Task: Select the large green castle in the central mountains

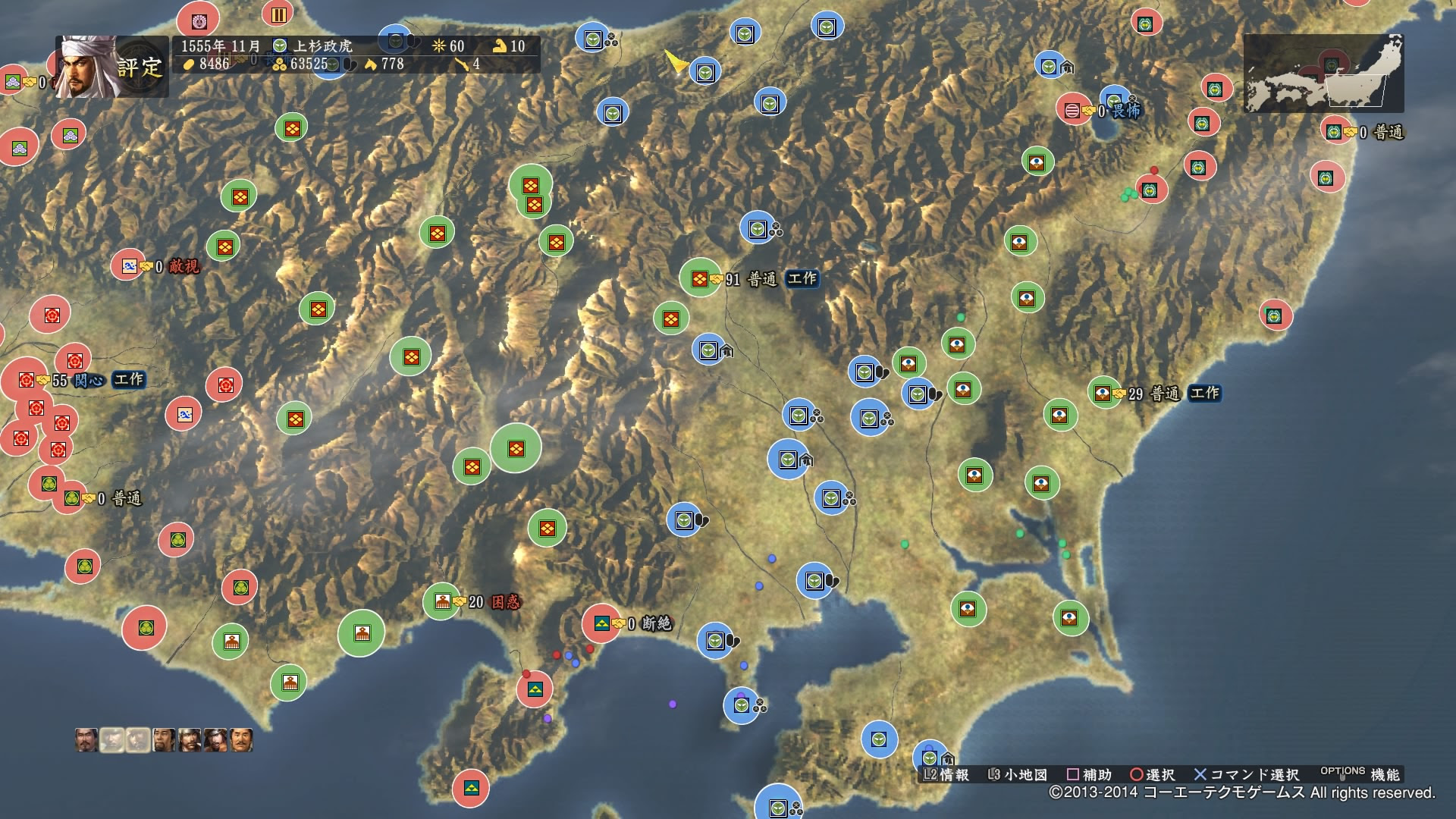Action: coord(516,447)
